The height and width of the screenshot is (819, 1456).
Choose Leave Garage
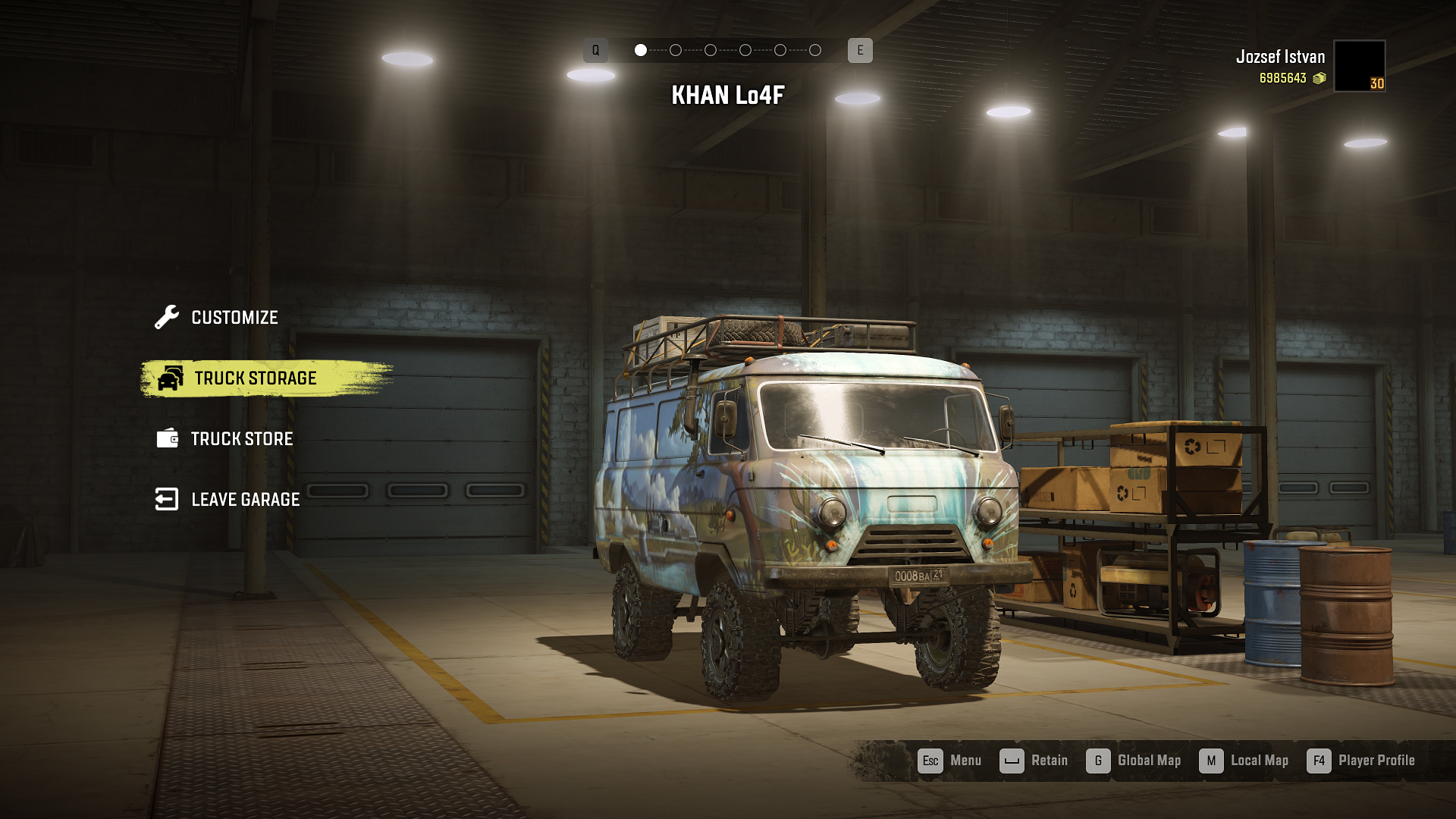(244, 500)
